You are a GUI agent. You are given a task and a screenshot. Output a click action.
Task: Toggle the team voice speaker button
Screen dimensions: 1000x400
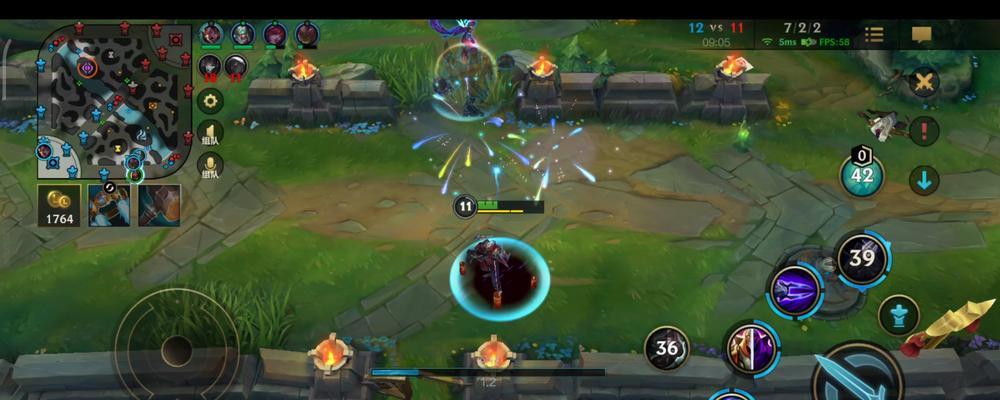click(x=210, y=133)
